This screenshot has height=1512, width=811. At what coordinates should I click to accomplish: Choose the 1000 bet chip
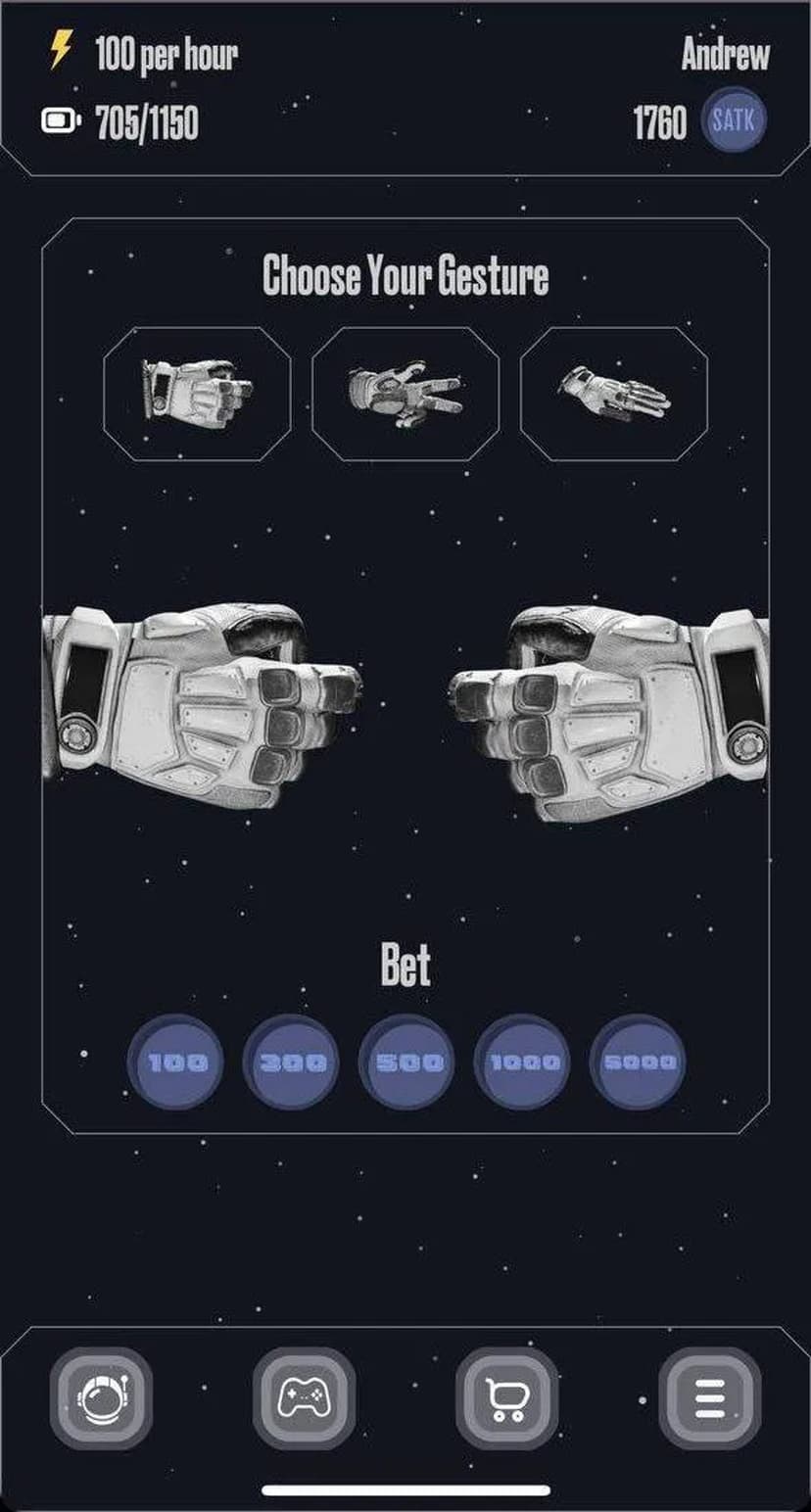[522, 1062]
